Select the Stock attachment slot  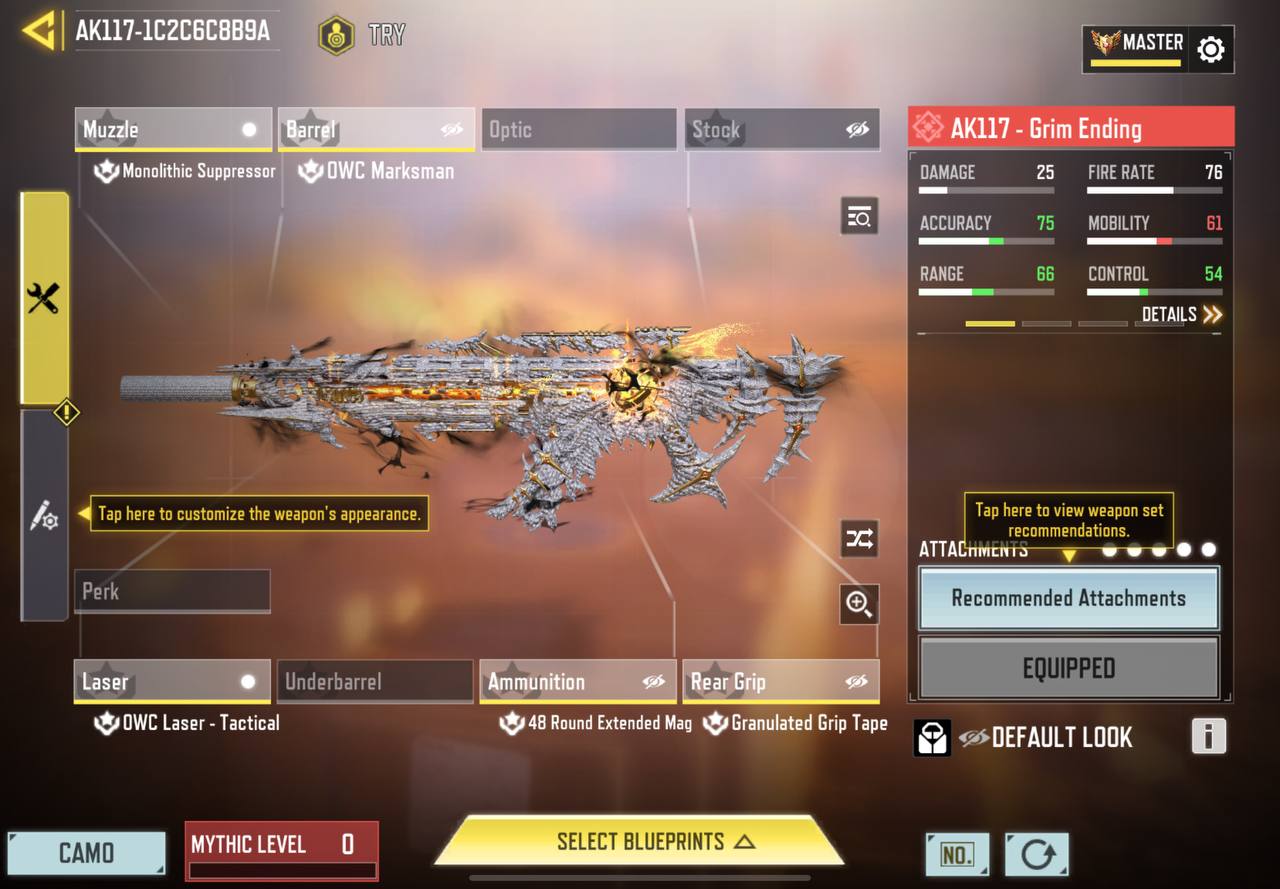782,130
